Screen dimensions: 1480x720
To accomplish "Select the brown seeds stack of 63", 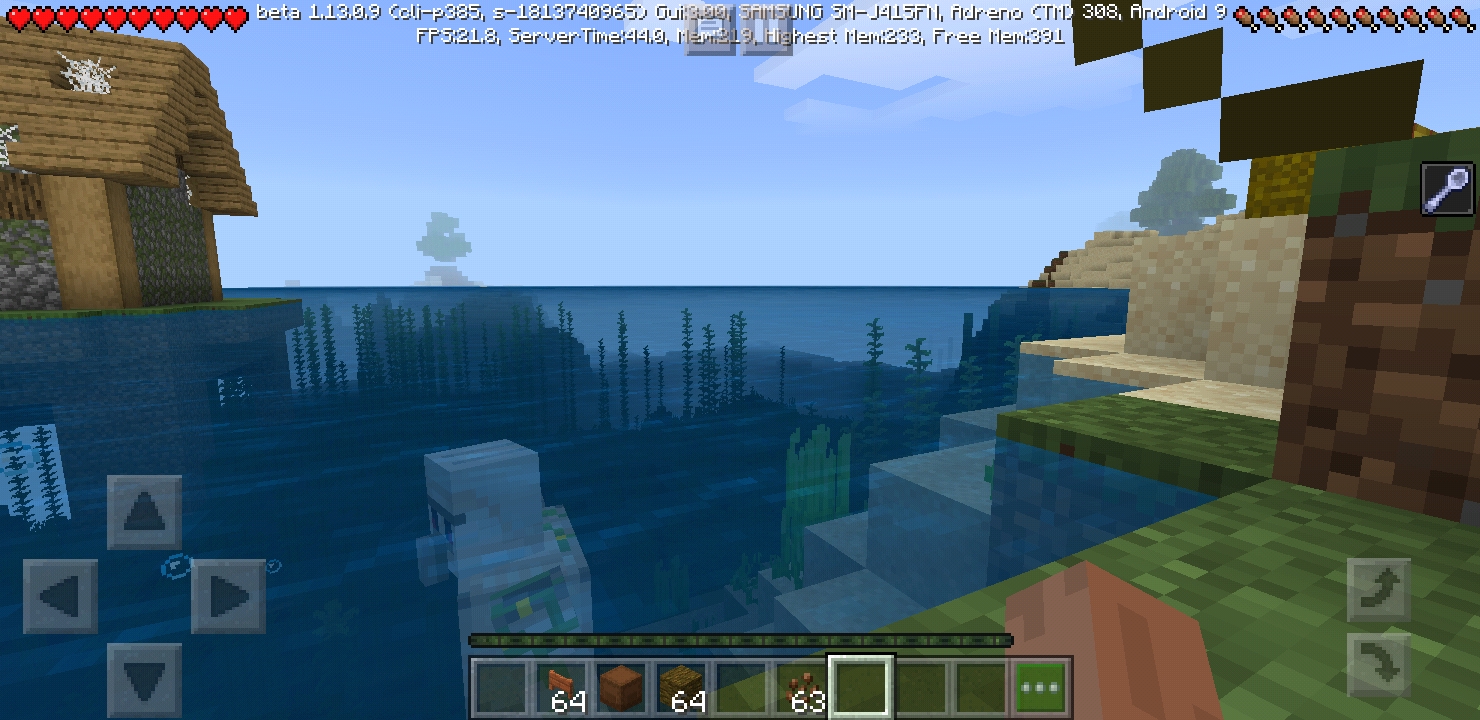I will [x=802, y=688].
